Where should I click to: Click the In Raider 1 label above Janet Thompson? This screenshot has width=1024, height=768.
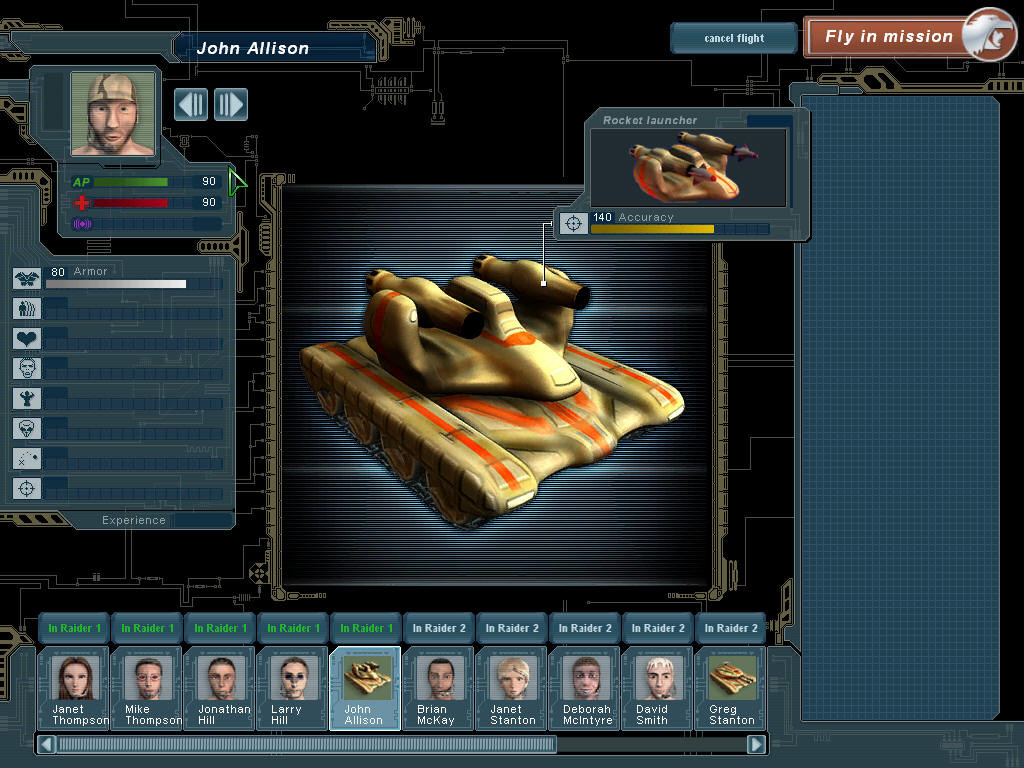point(75,628)
